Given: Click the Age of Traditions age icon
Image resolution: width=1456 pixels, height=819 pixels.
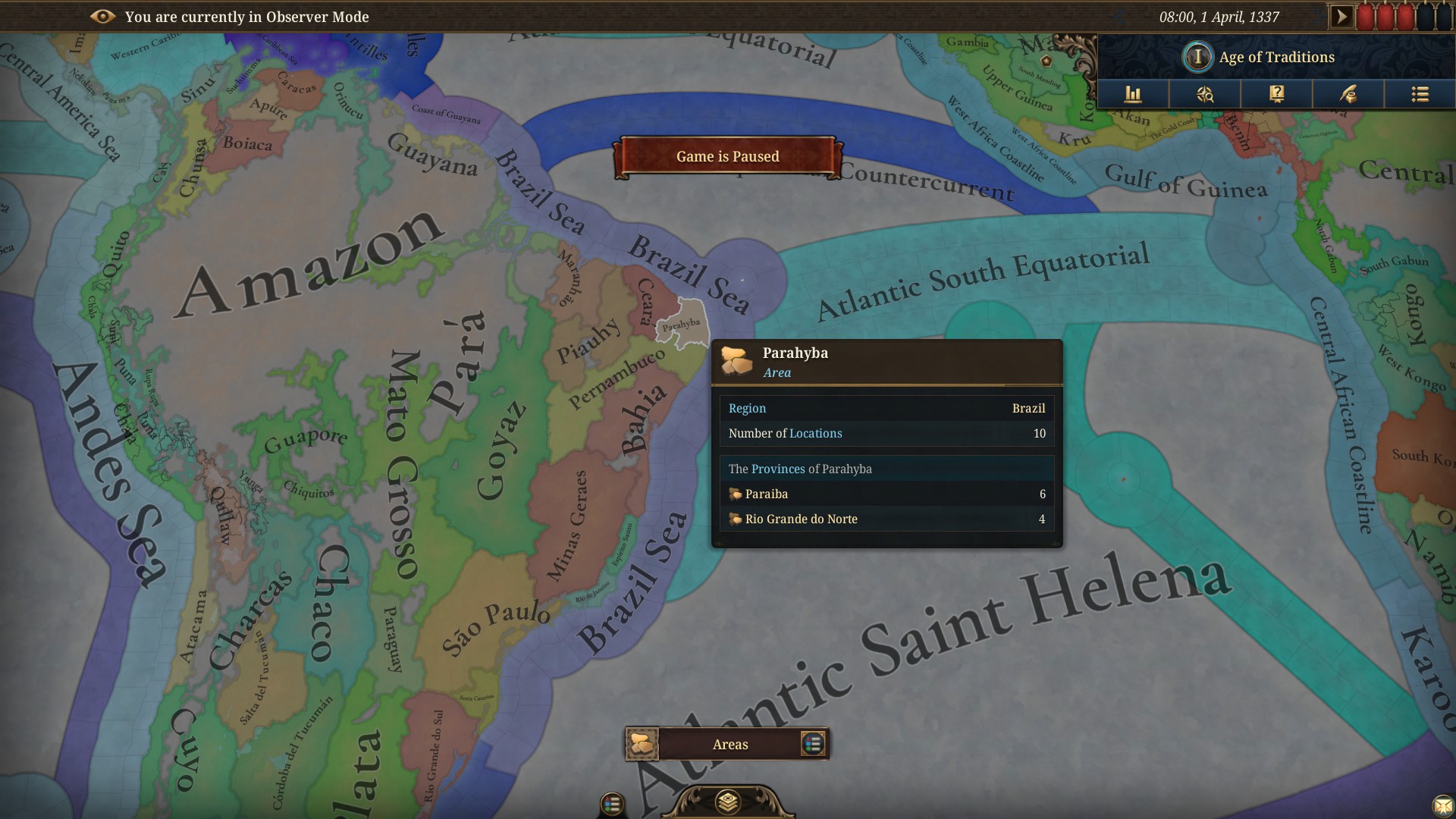Looking at the screenshot, I should click(x=1197, y=57).
